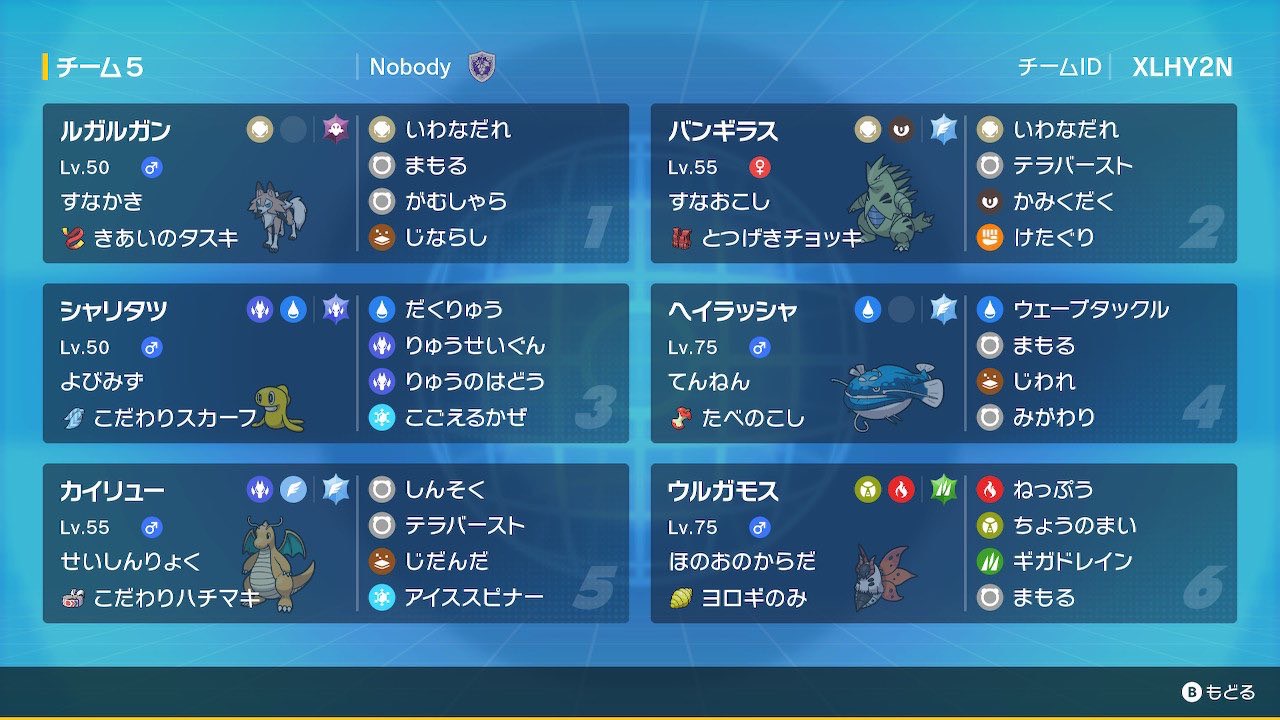This screenshot has width=1280, height=720.
Task: Click the ice-type icon beside アイススピナー
Action: [x=384, y=599]
